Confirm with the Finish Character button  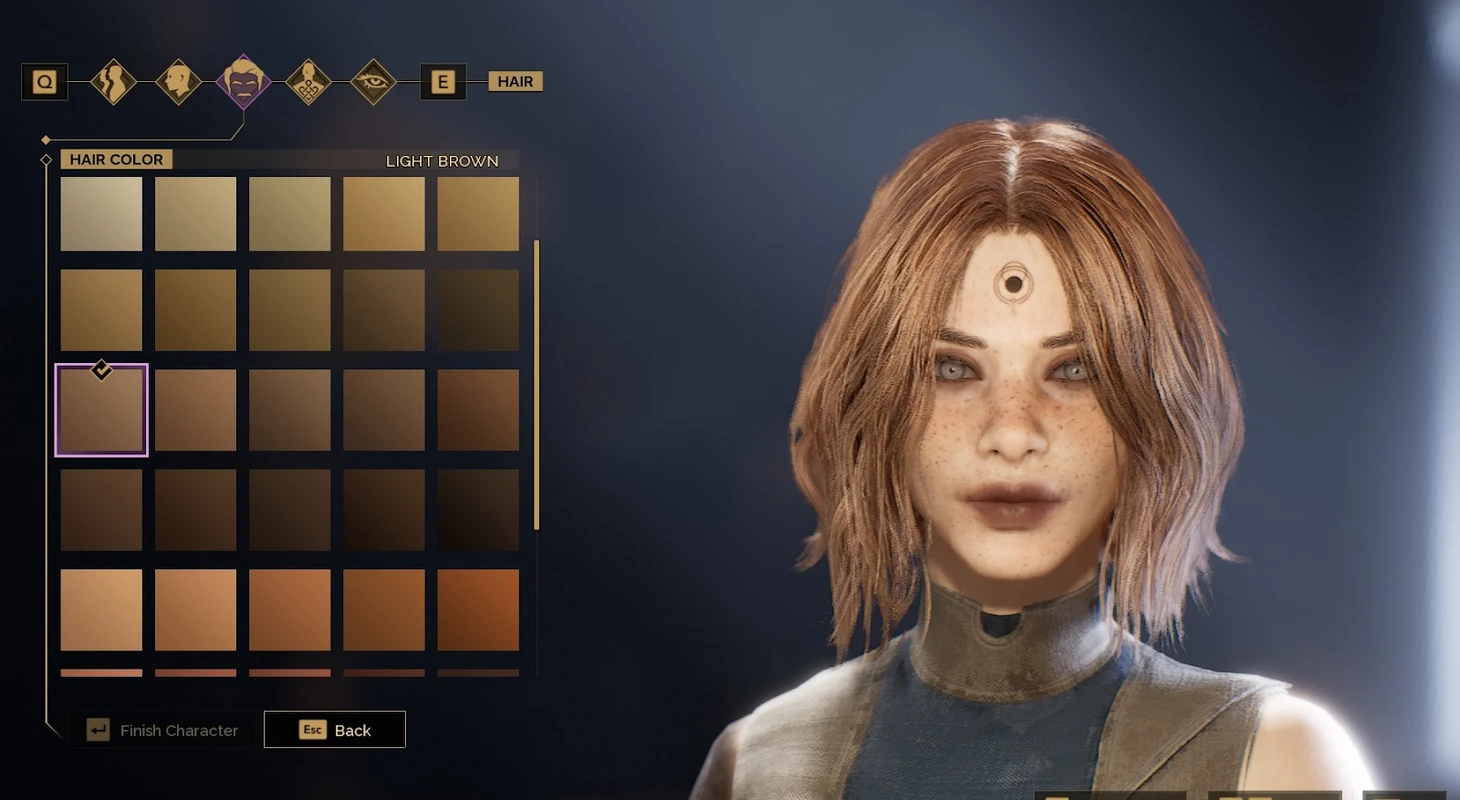click(163, 730)
